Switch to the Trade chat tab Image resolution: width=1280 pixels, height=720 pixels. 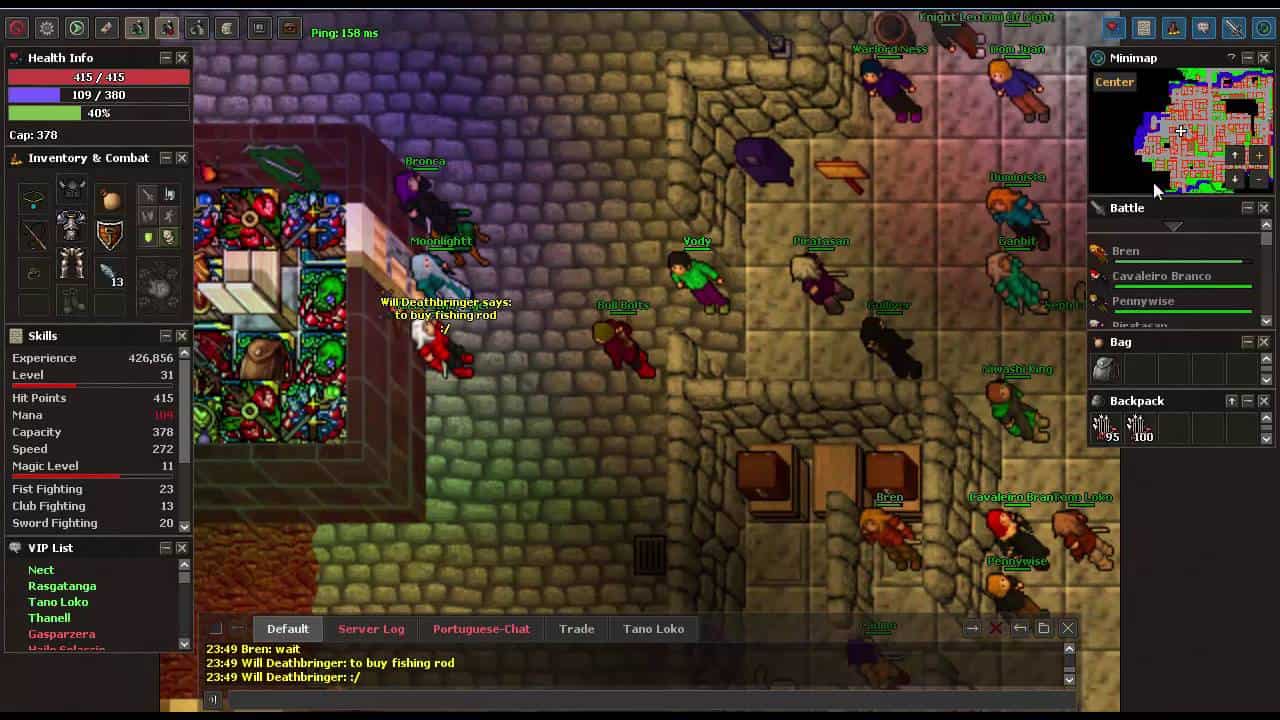pyautogui.click(x=576, y=629)
